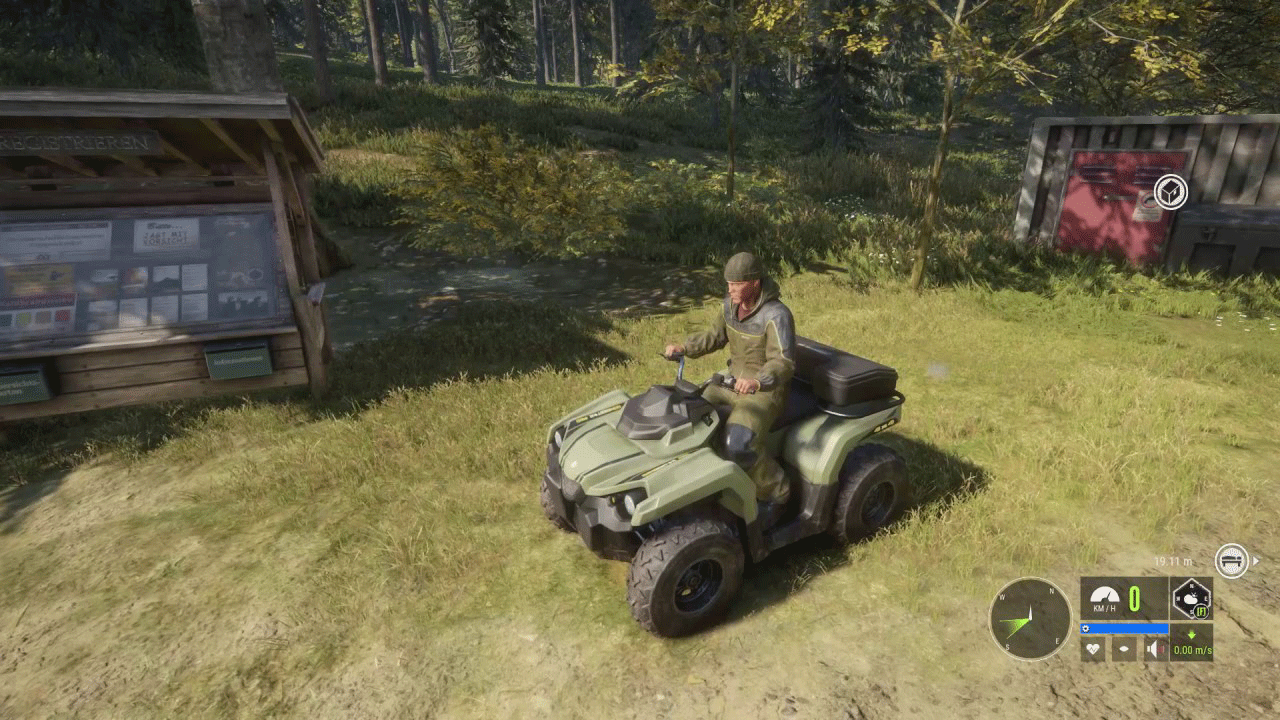The width and height of the screenshot is (1280, 720).
Task: Toggle the visibility eye-shaped indicator
Action: pyautogui.click(x=1124, y=649)
